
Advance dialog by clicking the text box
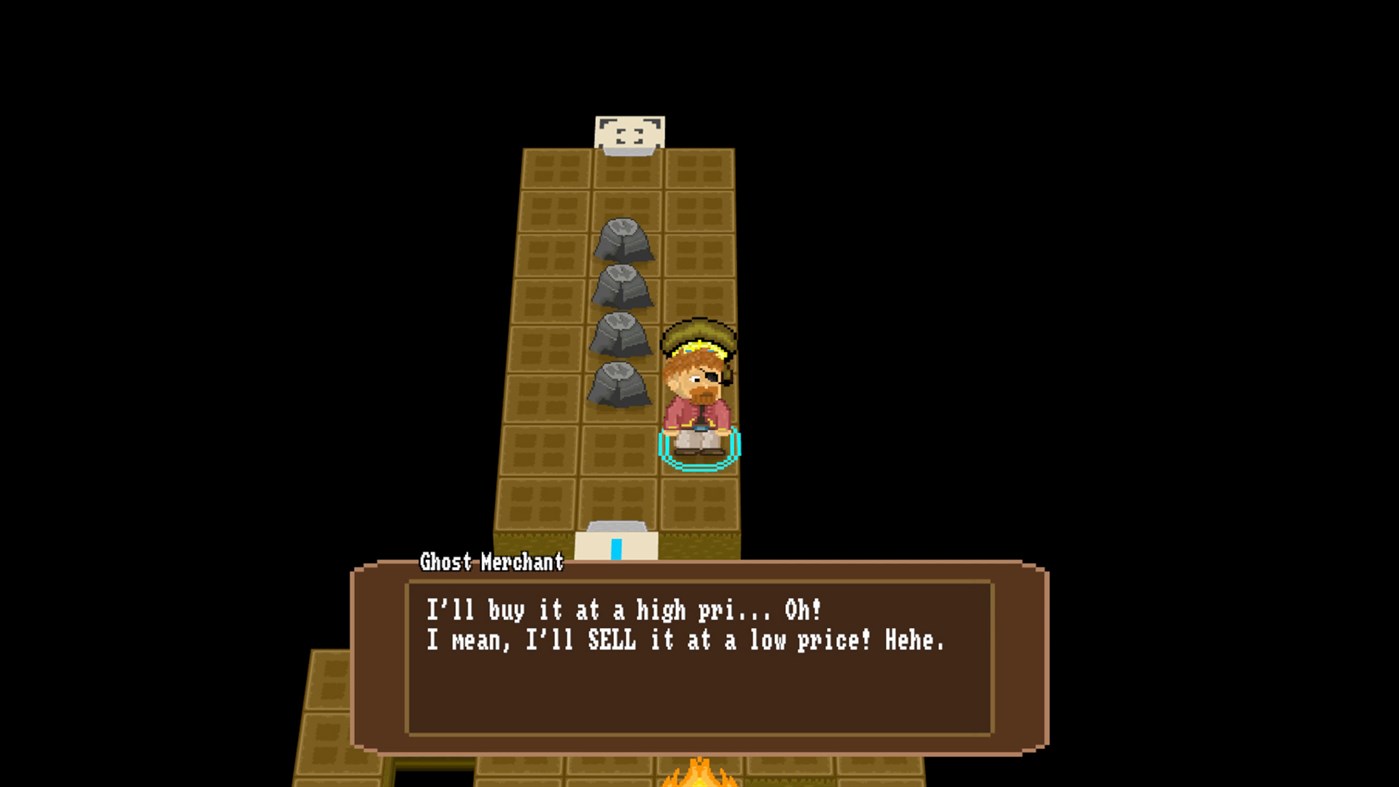click(700, 660)
